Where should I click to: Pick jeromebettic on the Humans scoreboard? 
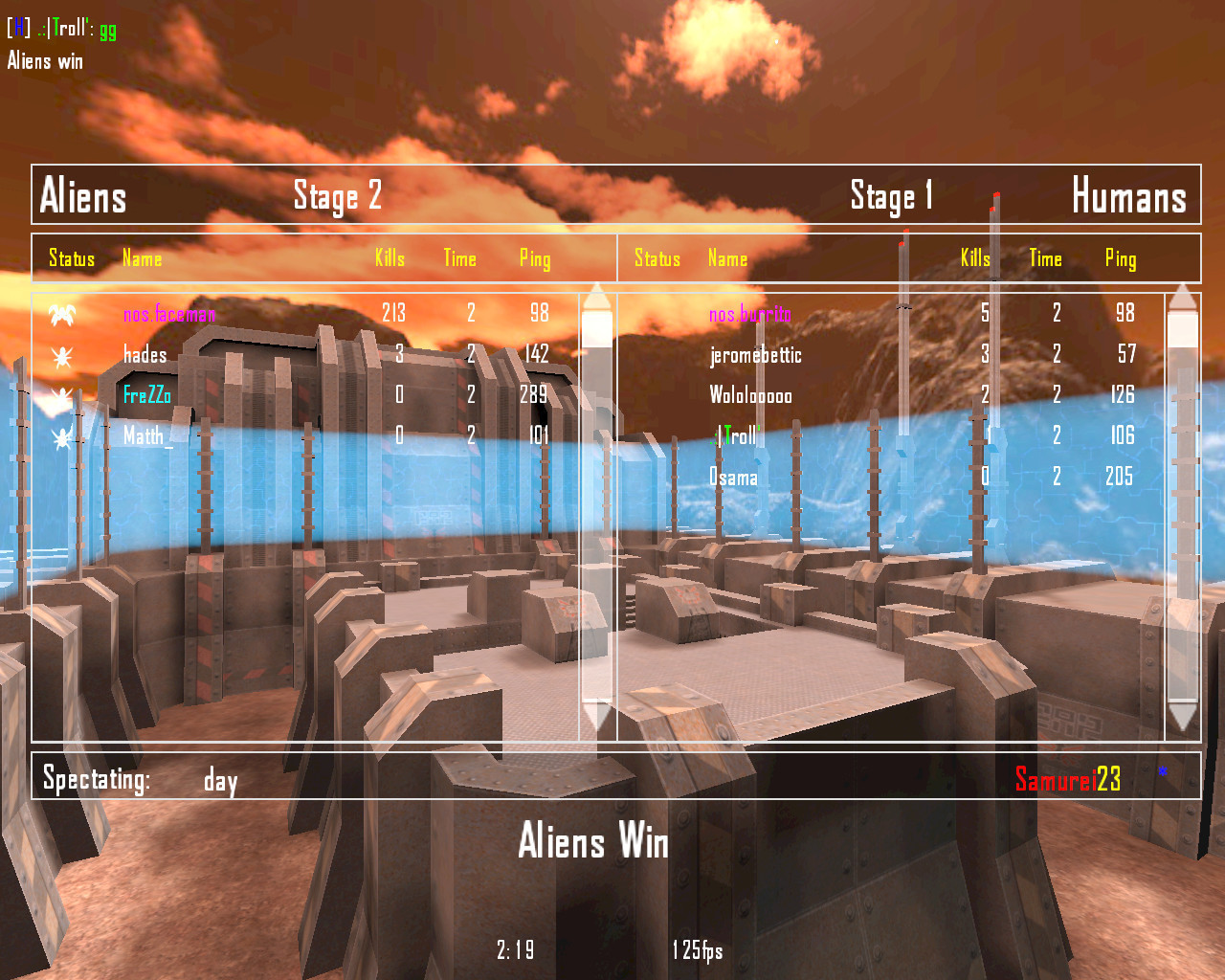(x=755, y=355)
